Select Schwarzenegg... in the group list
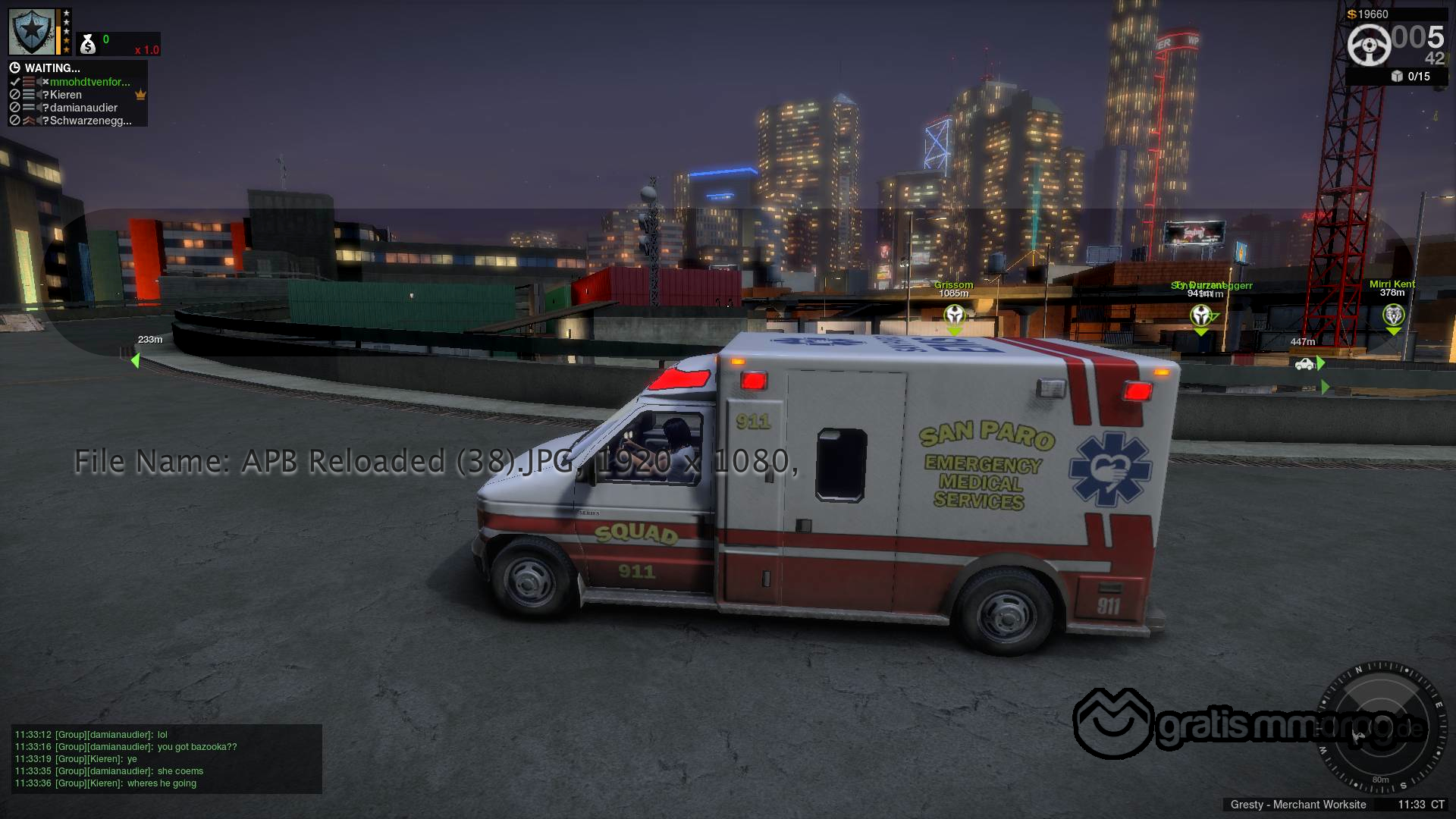This screenshot has height=819, width=1456. [x=90, y=121]
